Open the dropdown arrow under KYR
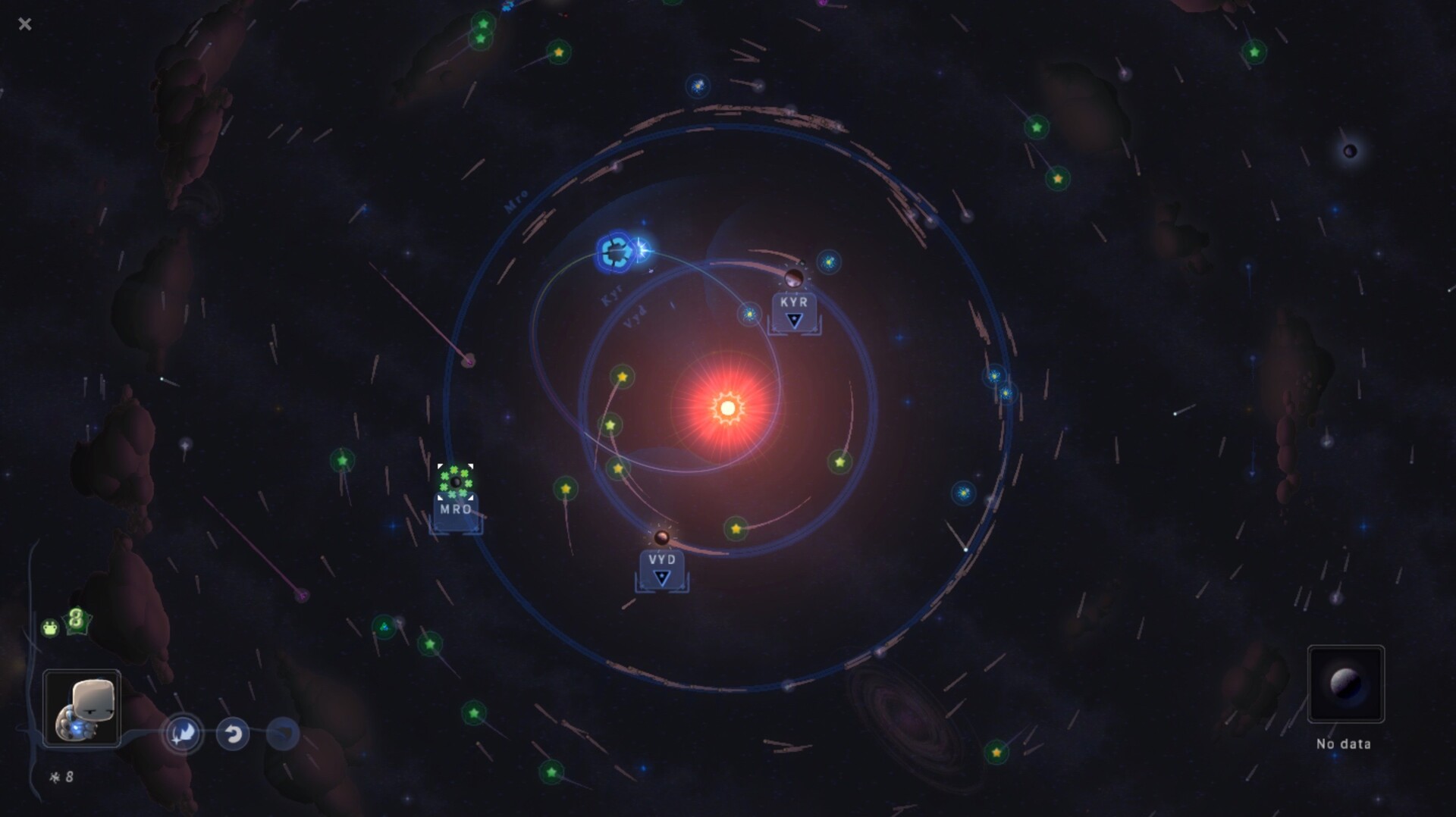This screenshot has height=817, width=1456. [793, 321]
